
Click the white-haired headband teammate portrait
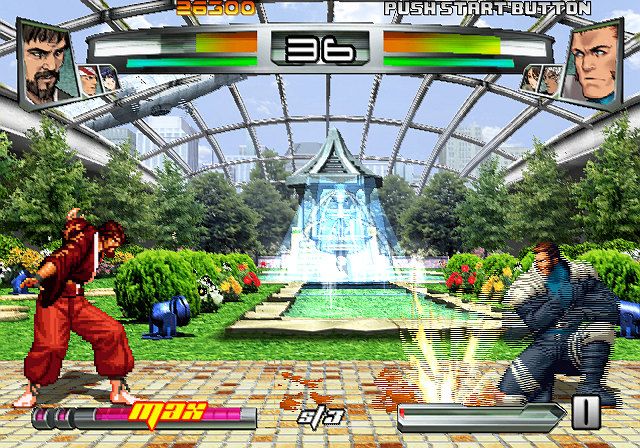click(x=89, y=80)
